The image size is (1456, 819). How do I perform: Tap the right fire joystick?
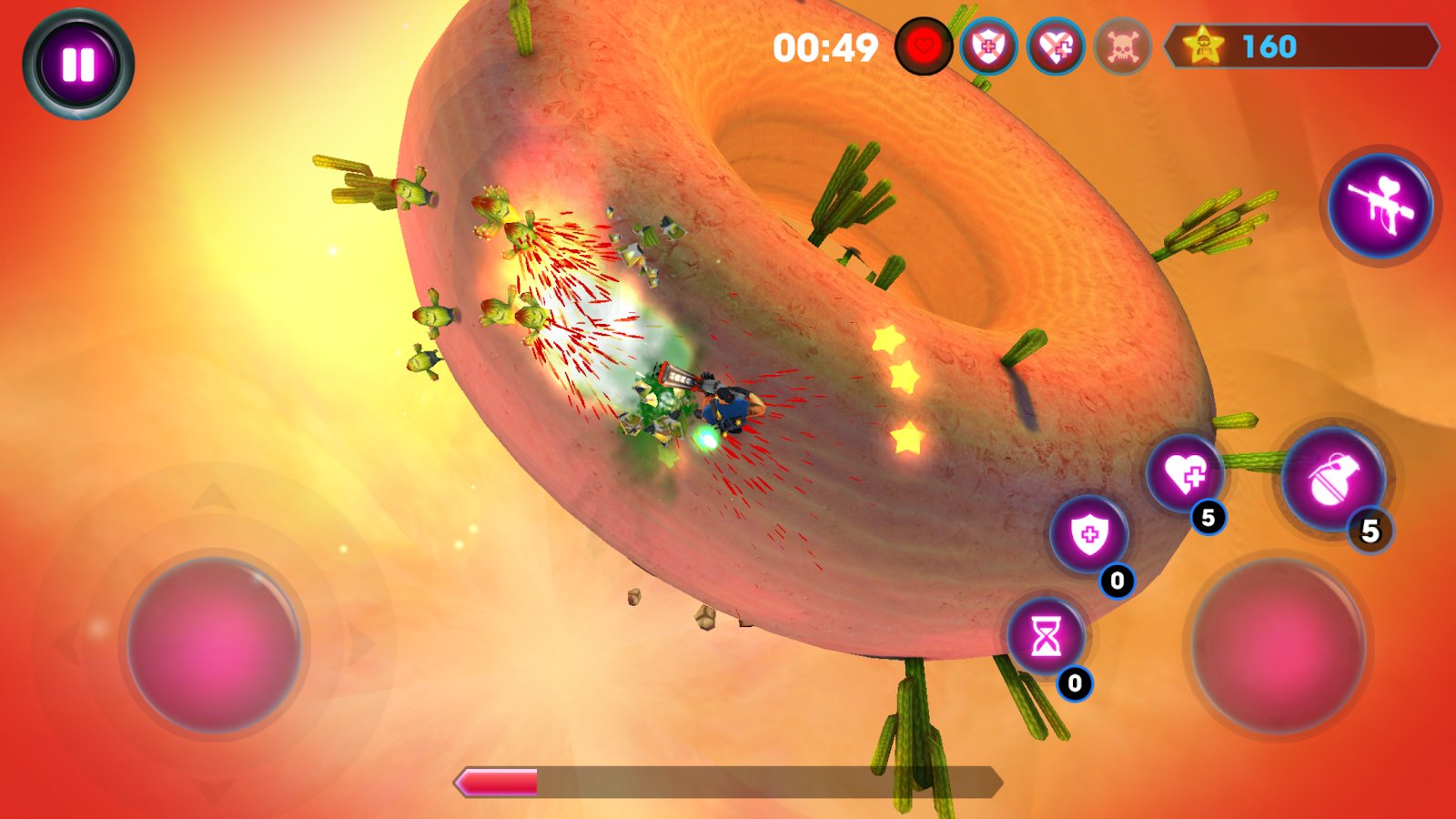[1279, 645]
